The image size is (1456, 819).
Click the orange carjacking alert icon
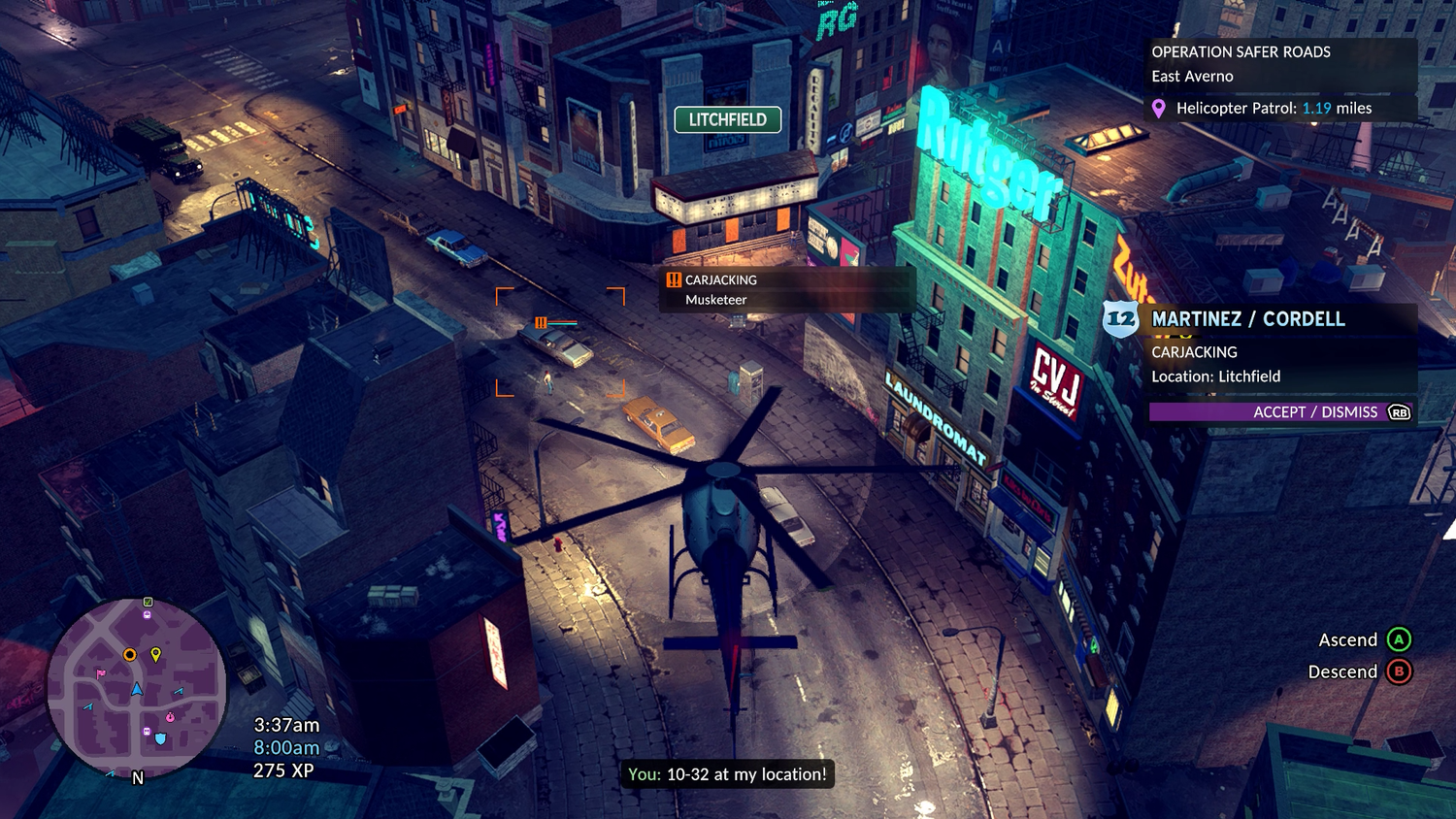pos(674,280)
